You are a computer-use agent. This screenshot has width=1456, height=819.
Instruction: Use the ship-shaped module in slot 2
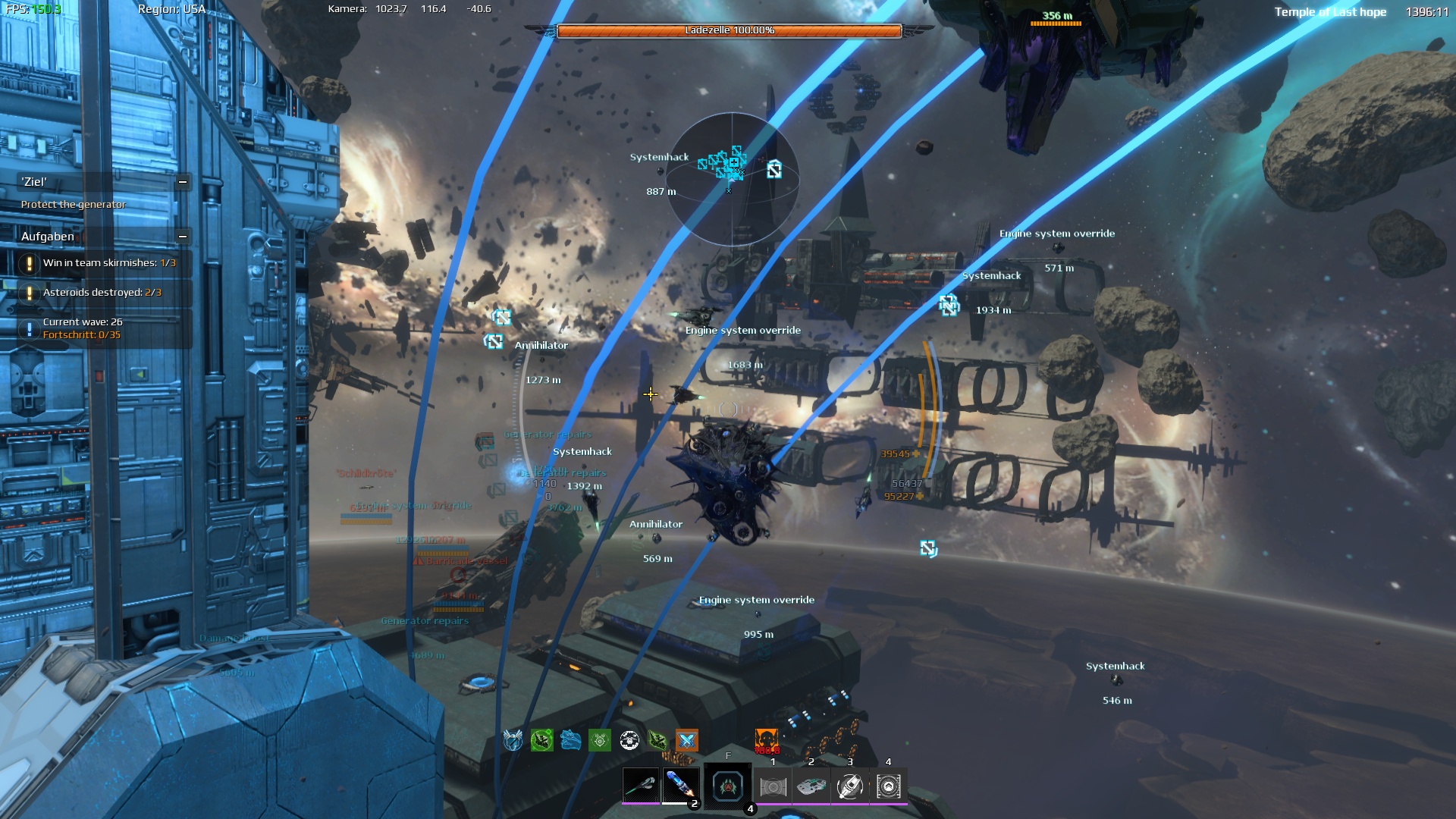coord(811,787)
